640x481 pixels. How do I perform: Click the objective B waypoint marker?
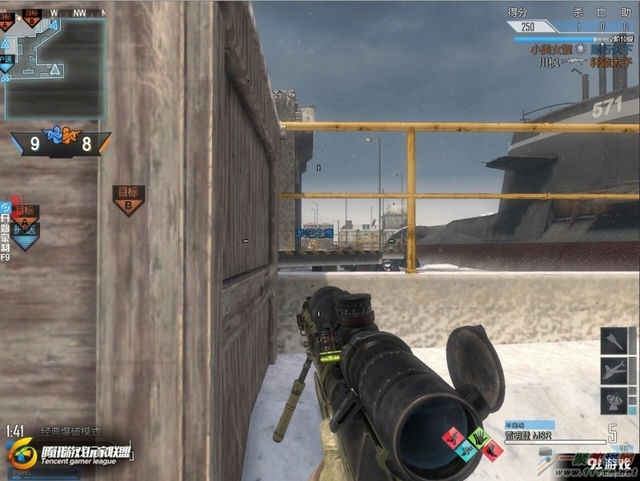point(128,198)
